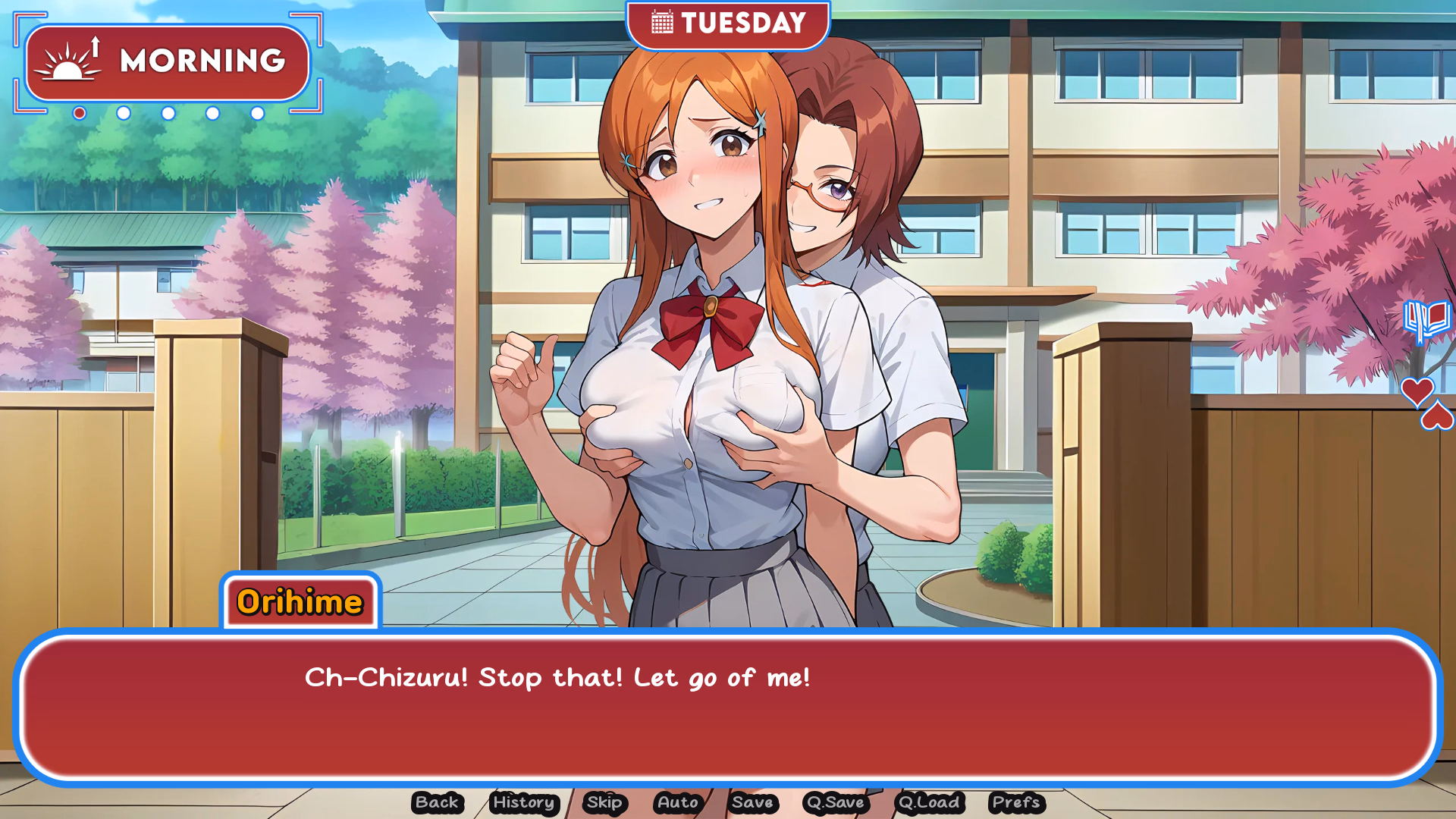Load the last quicksave via Q.Load
The height and width of the screenshot is (819, 1456).
pyautogui.click(x=929, y=803)
